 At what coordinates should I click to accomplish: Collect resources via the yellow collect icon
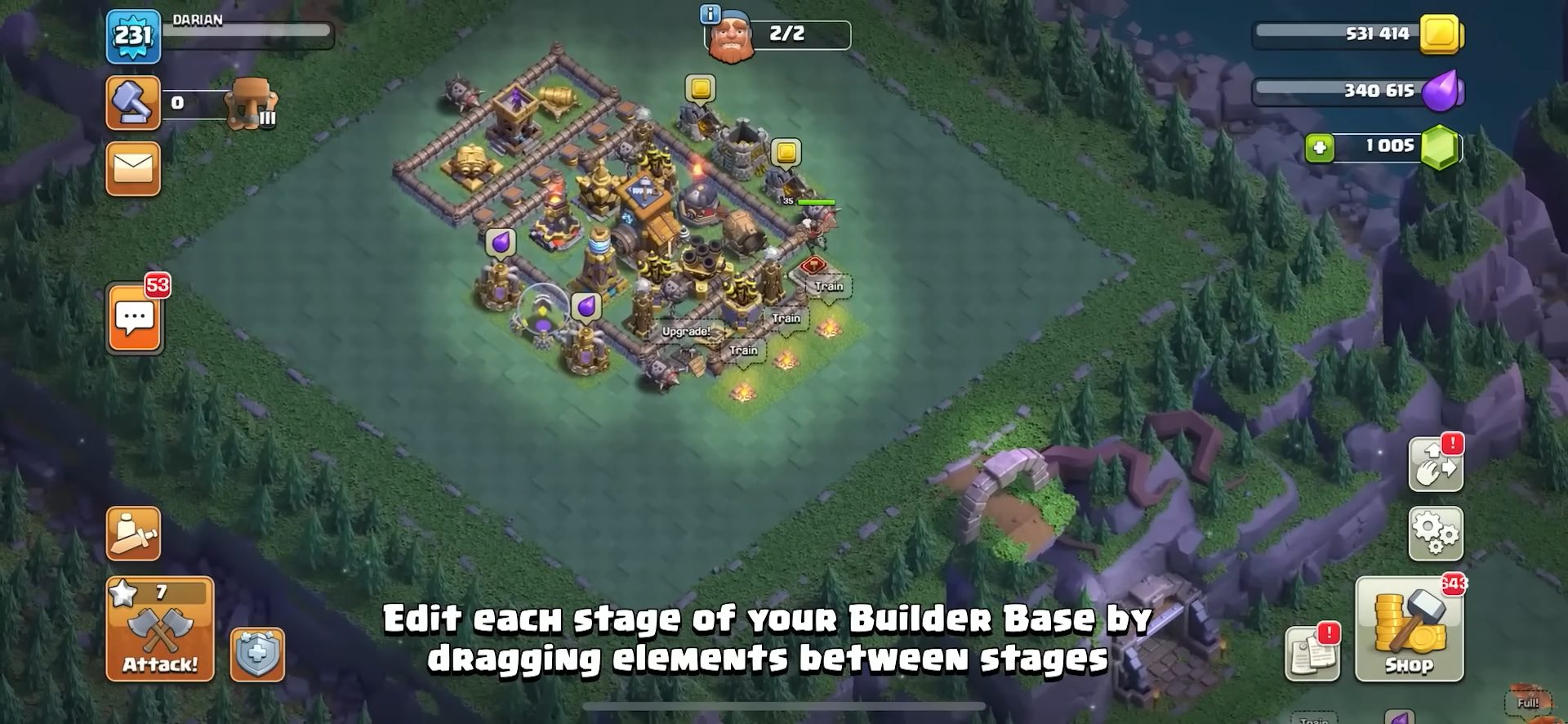point(700,88)
